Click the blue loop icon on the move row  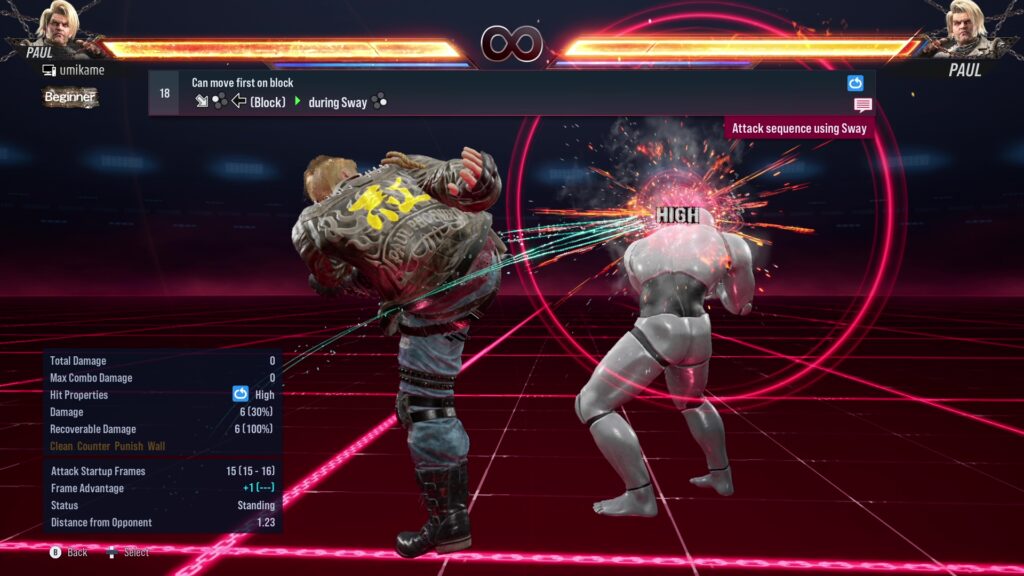click(855, 83)
